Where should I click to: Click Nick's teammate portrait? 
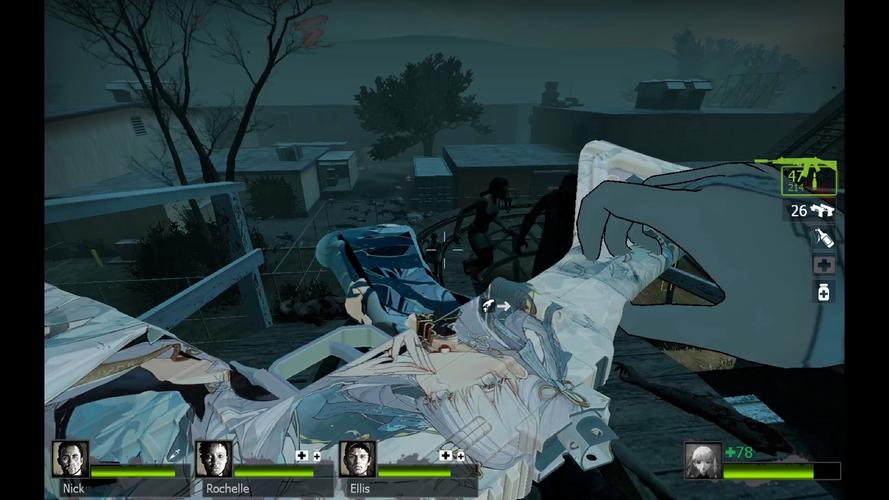(x=70, y=459)
